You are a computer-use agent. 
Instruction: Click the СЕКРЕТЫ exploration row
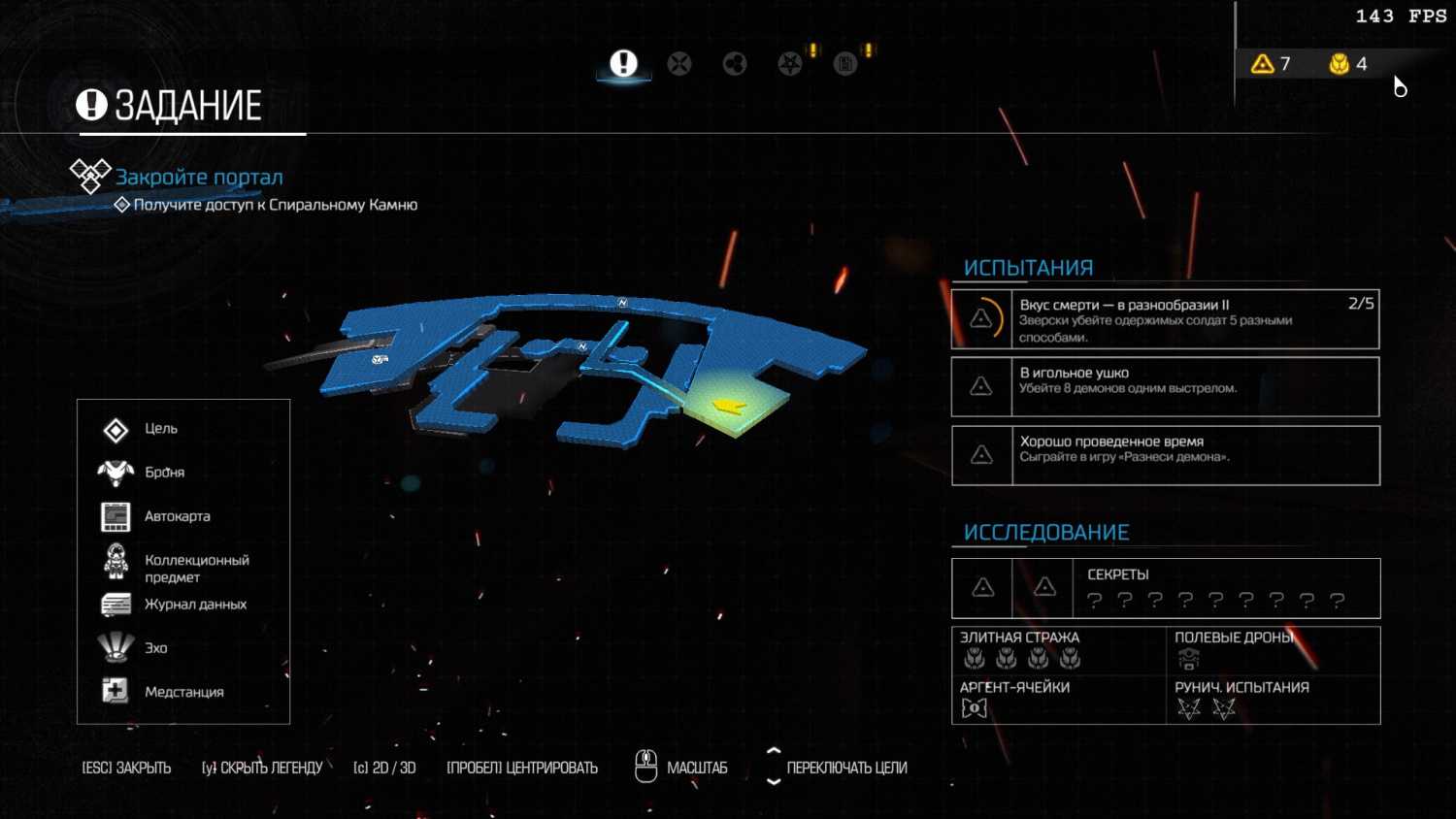[x=1165, y=588]
